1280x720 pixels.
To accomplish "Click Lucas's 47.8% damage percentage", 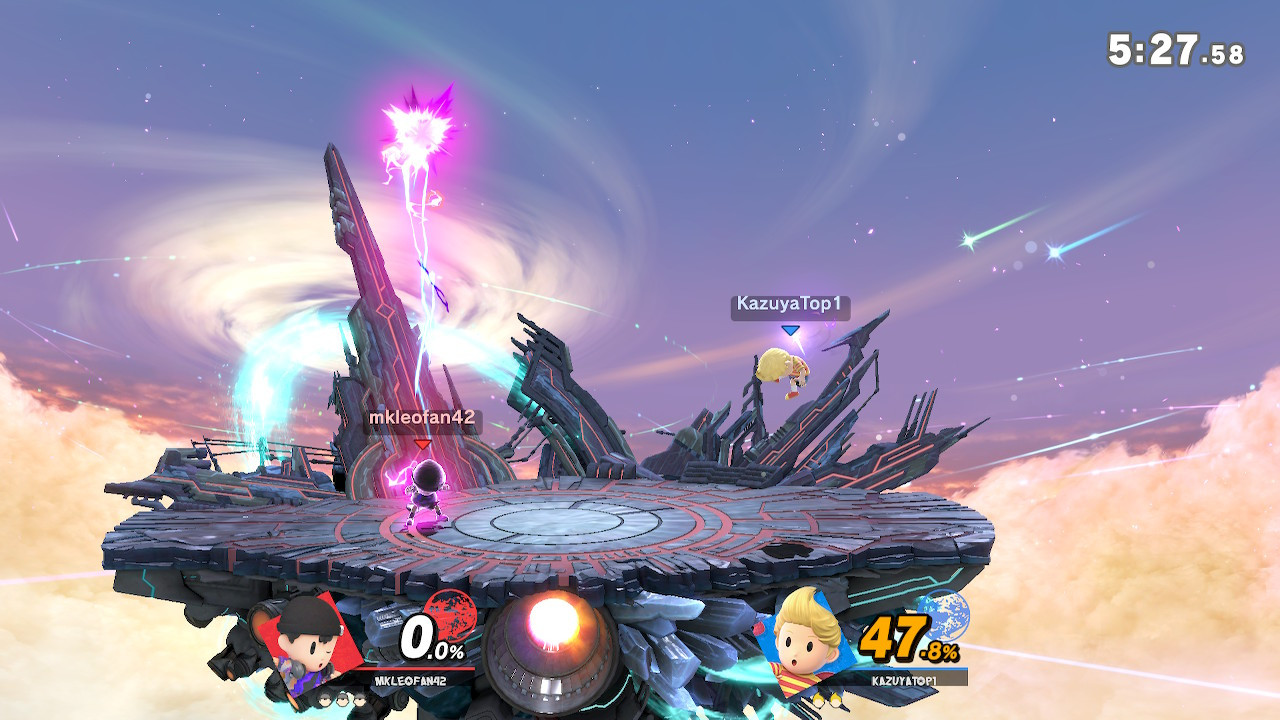I will pos(908,638).
